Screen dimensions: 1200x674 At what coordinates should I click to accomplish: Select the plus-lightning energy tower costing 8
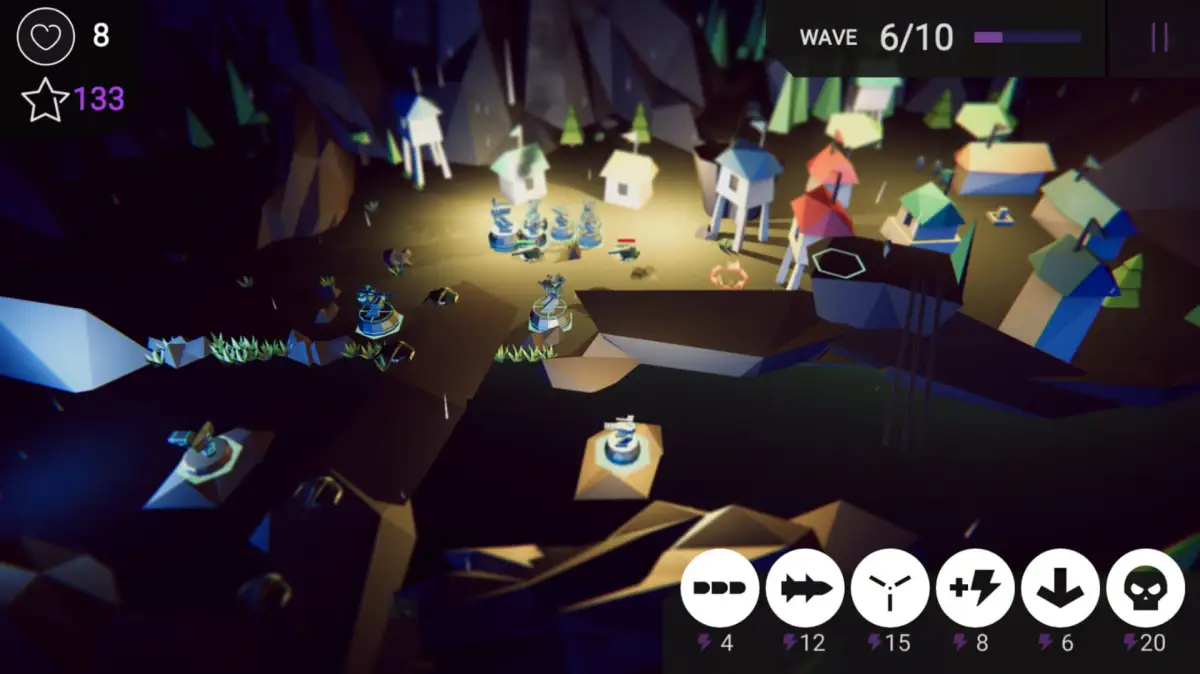coord(975,588)
